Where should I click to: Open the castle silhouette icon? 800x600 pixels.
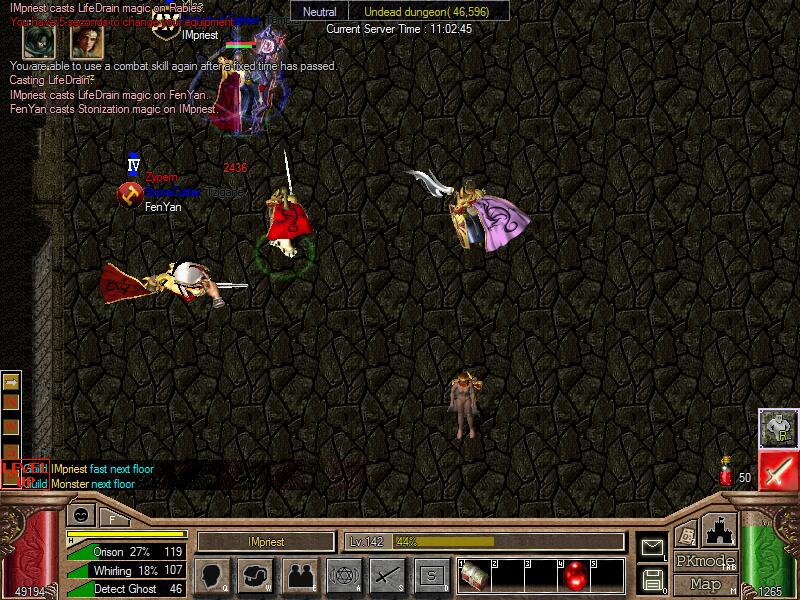pos(722,529)
